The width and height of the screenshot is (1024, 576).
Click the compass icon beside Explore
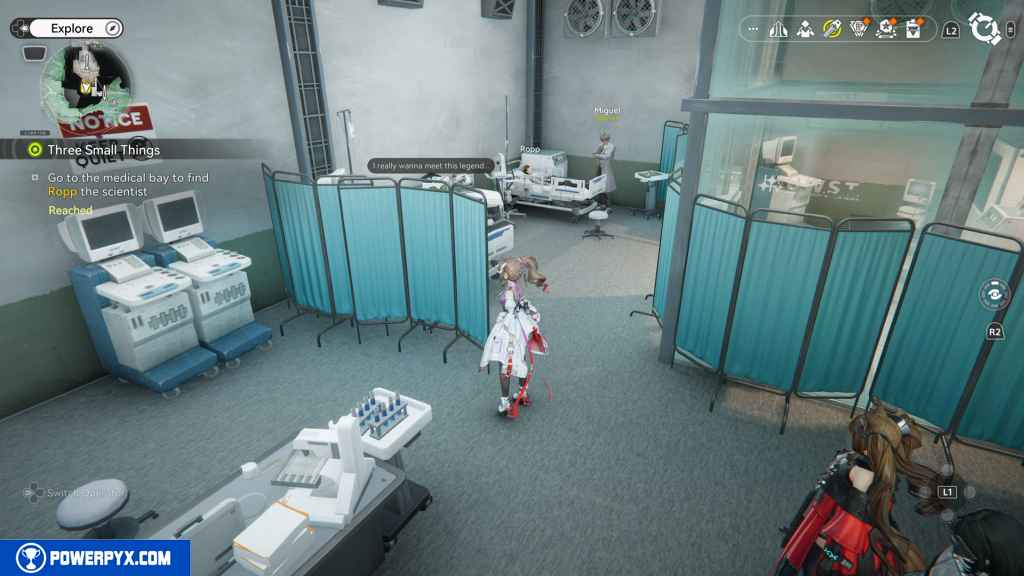(x=112, y=28)
